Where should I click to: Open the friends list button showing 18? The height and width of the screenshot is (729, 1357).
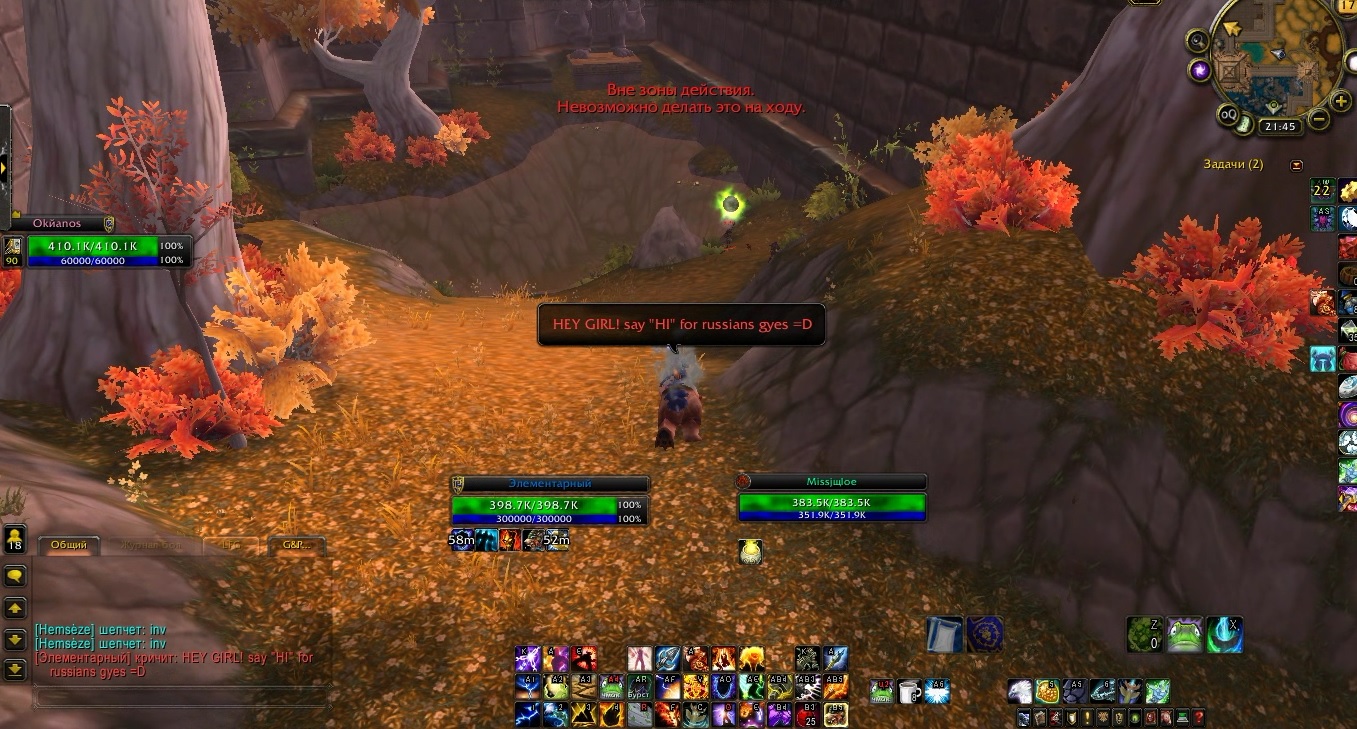[15, 539]
